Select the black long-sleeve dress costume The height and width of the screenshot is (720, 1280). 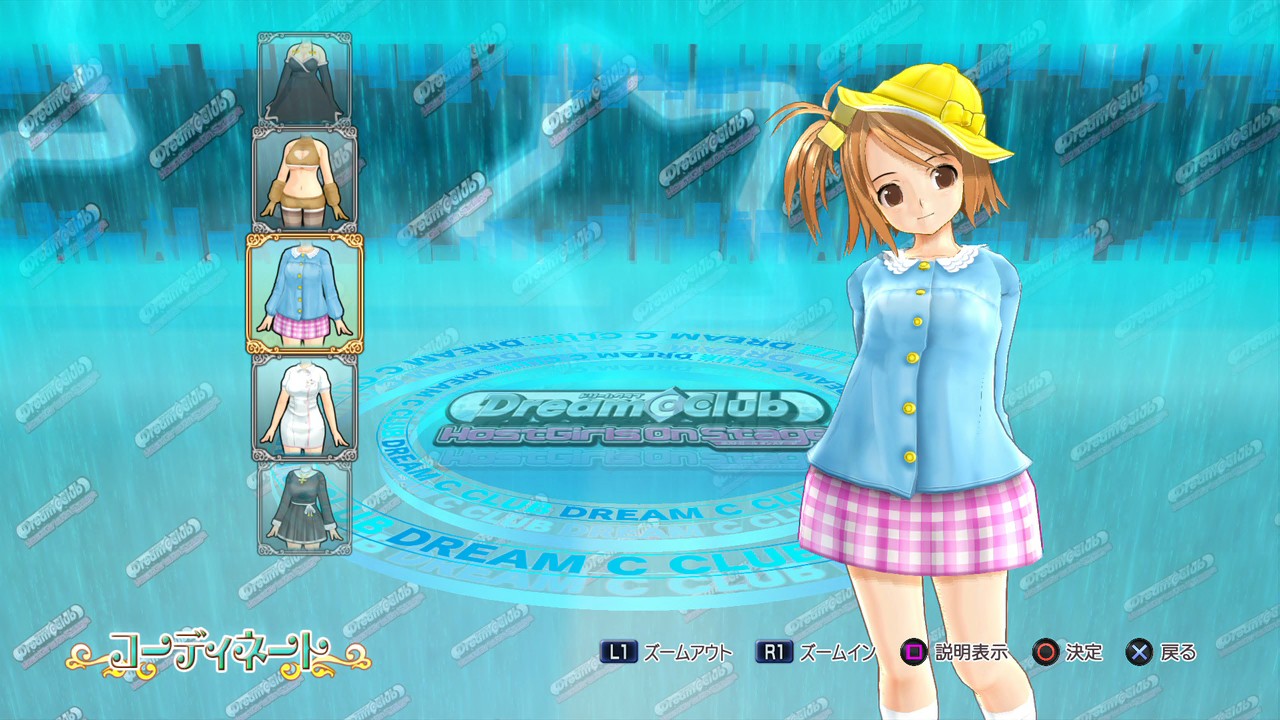pos(305,79)
